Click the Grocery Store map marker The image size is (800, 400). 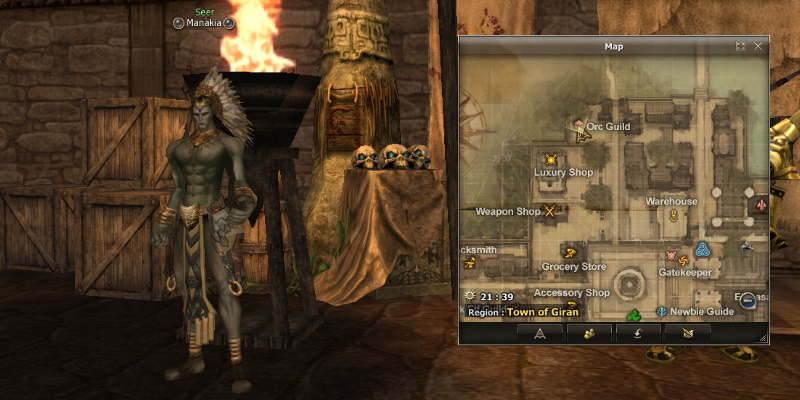(x=570, y=253)
